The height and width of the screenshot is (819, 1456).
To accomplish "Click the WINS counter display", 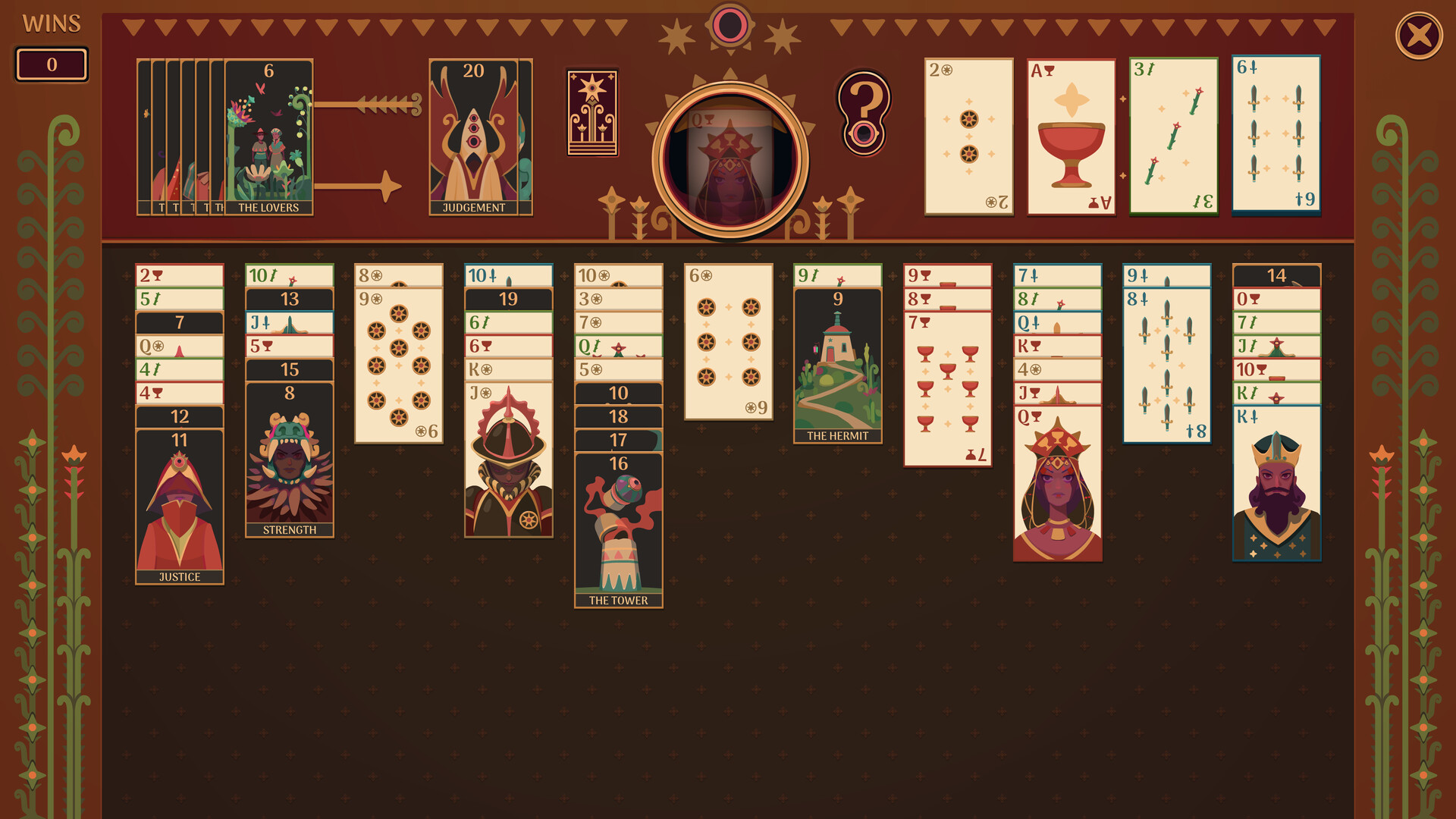I will (x=51, y=65).
